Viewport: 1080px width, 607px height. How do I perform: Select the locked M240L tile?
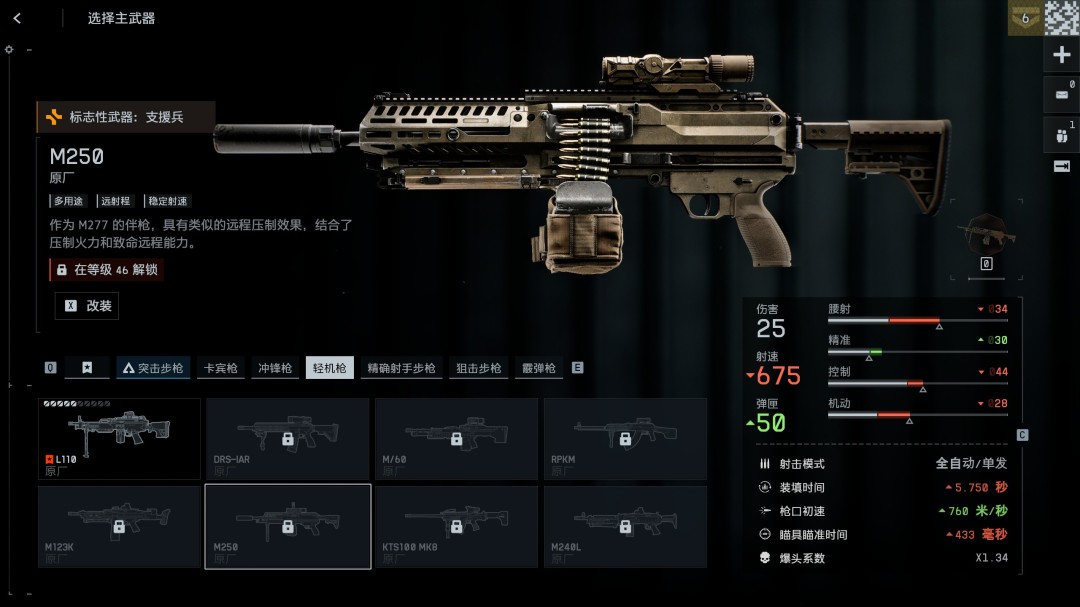pyautogui.click(x=625, y=525)
